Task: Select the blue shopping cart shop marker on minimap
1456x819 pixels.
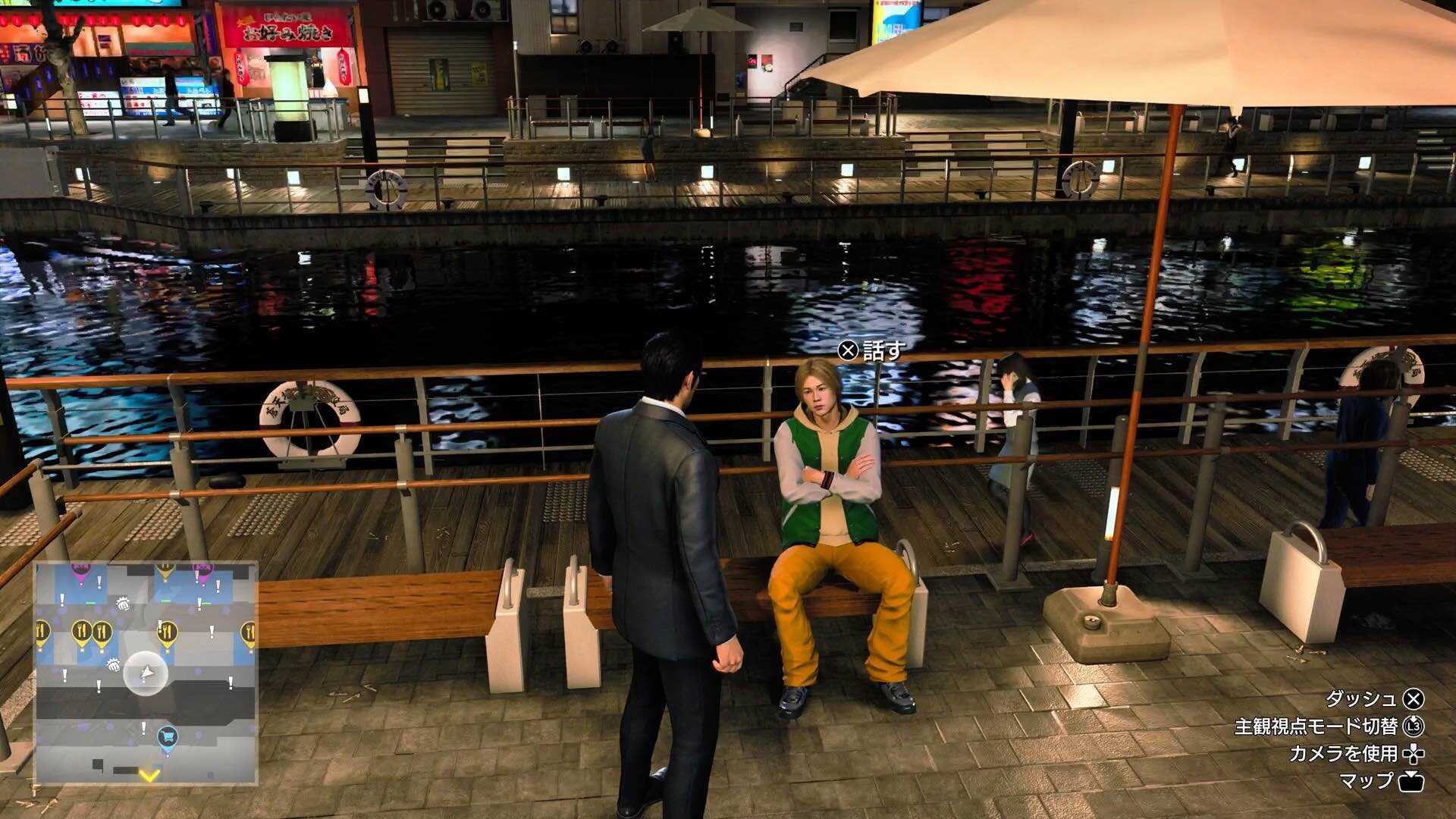Action: point(166,736)
